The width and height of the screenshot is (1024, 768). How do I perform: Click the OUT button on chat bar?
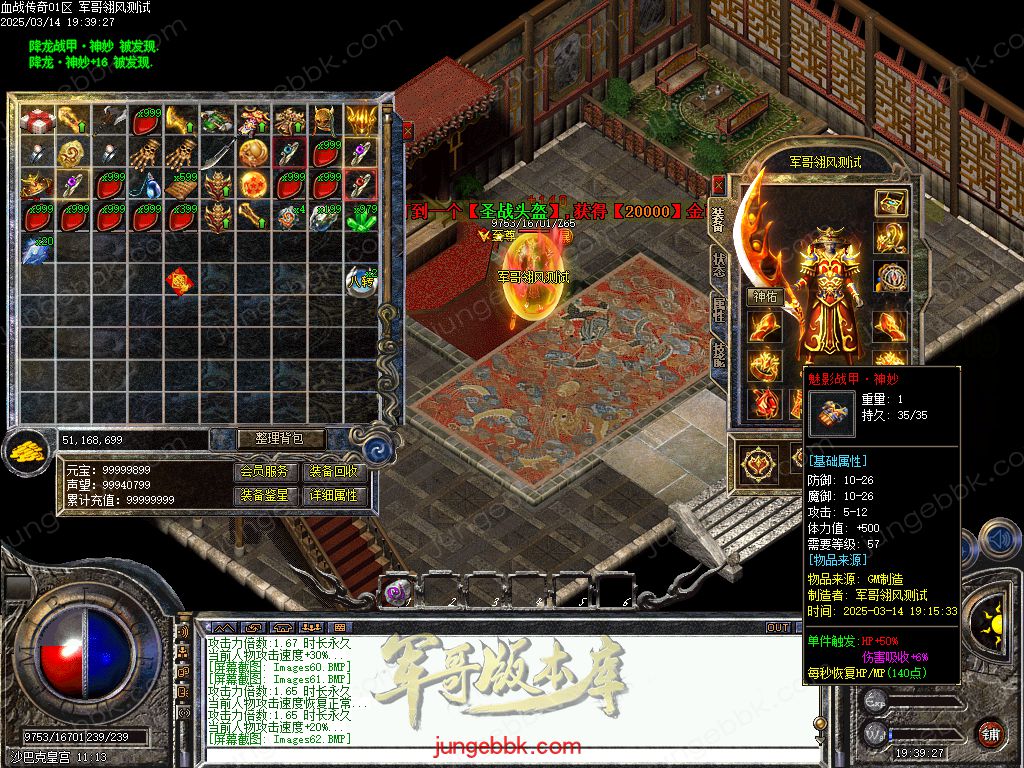coord(778,628)
